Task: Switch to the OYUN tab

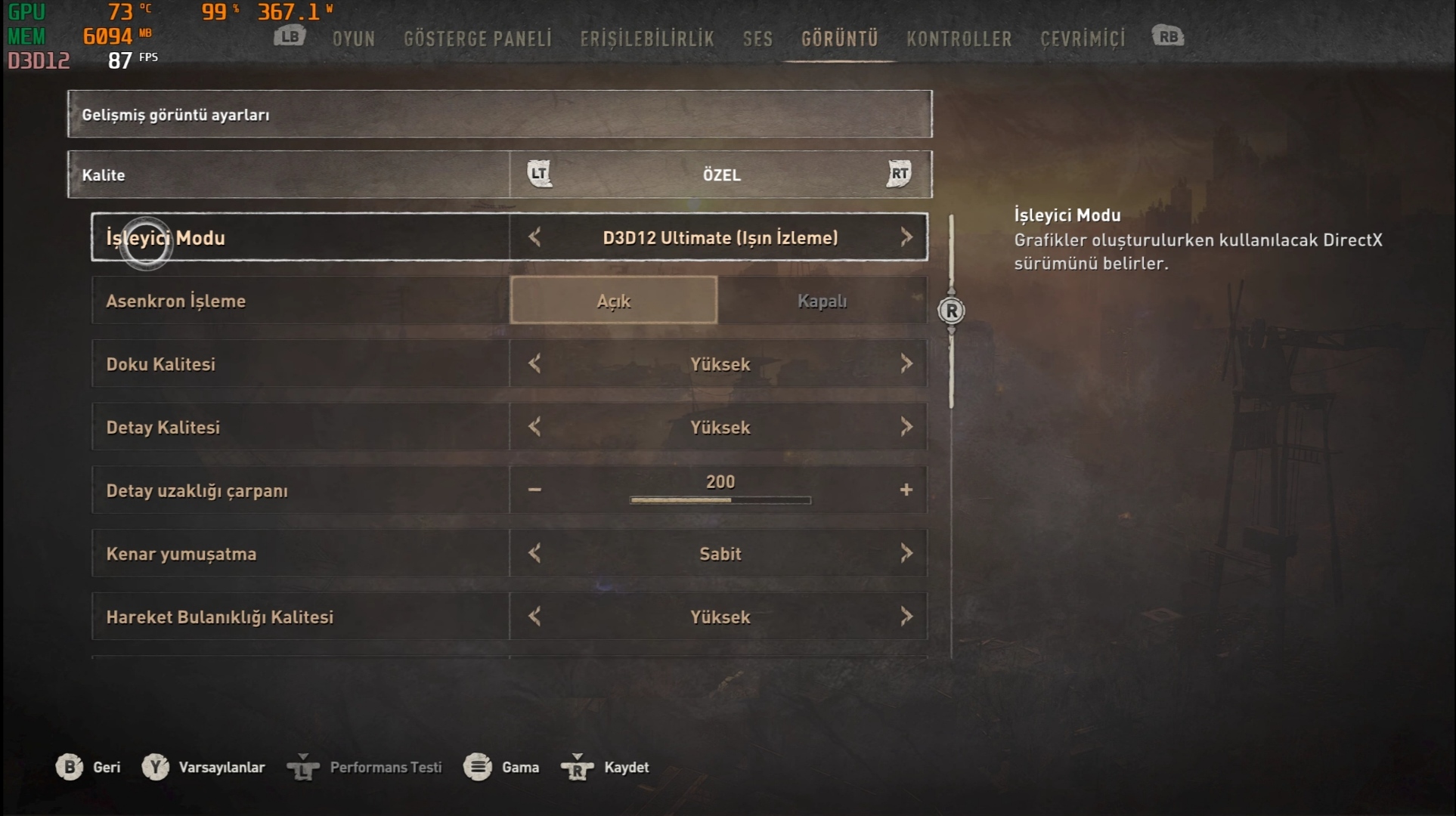Action: point(353,39)
